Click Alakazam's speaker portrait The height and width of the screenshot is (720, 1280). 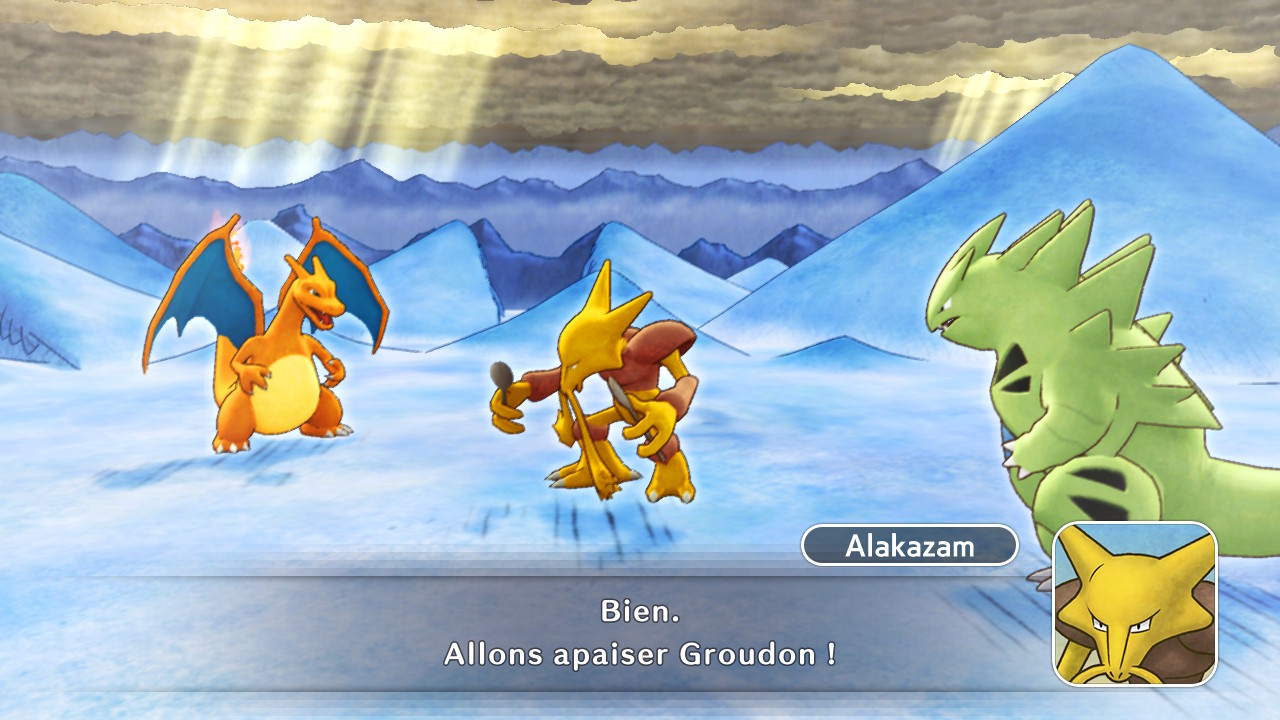[1134, 604]
